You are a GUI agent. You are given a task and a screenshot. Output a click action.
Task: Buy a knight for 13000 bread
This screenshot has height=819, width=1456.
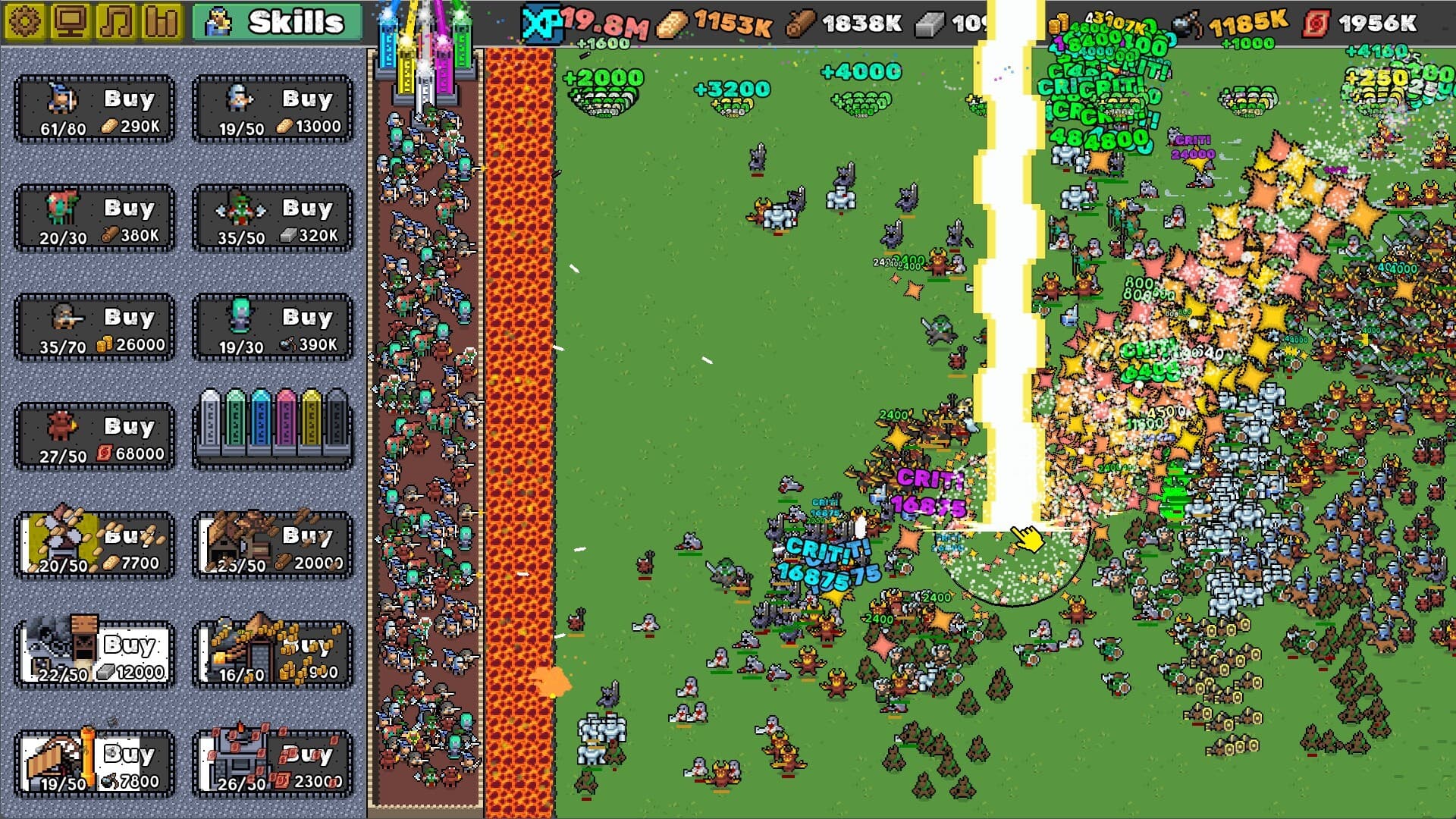[x=307, y=99]
